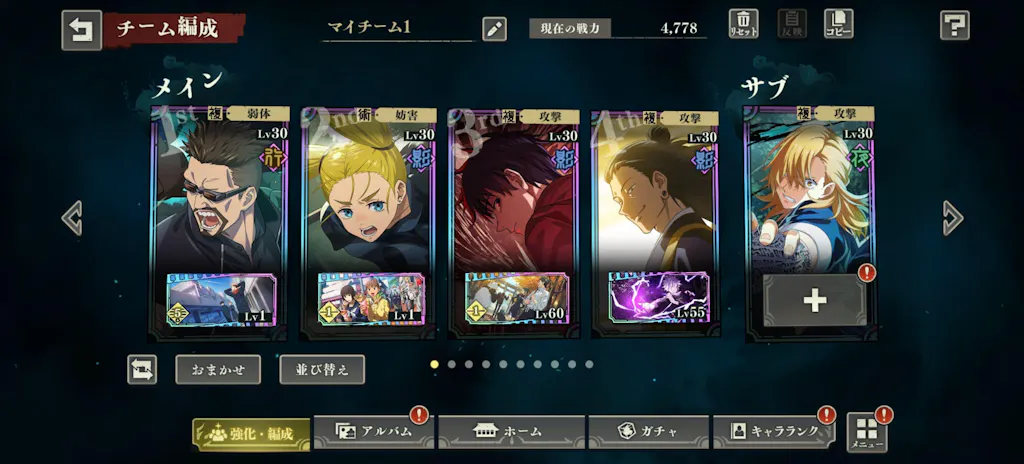This screenshot has width=1024, height=464.
Task: Show the previous team with the left arrow
Action: click(72, 218)
